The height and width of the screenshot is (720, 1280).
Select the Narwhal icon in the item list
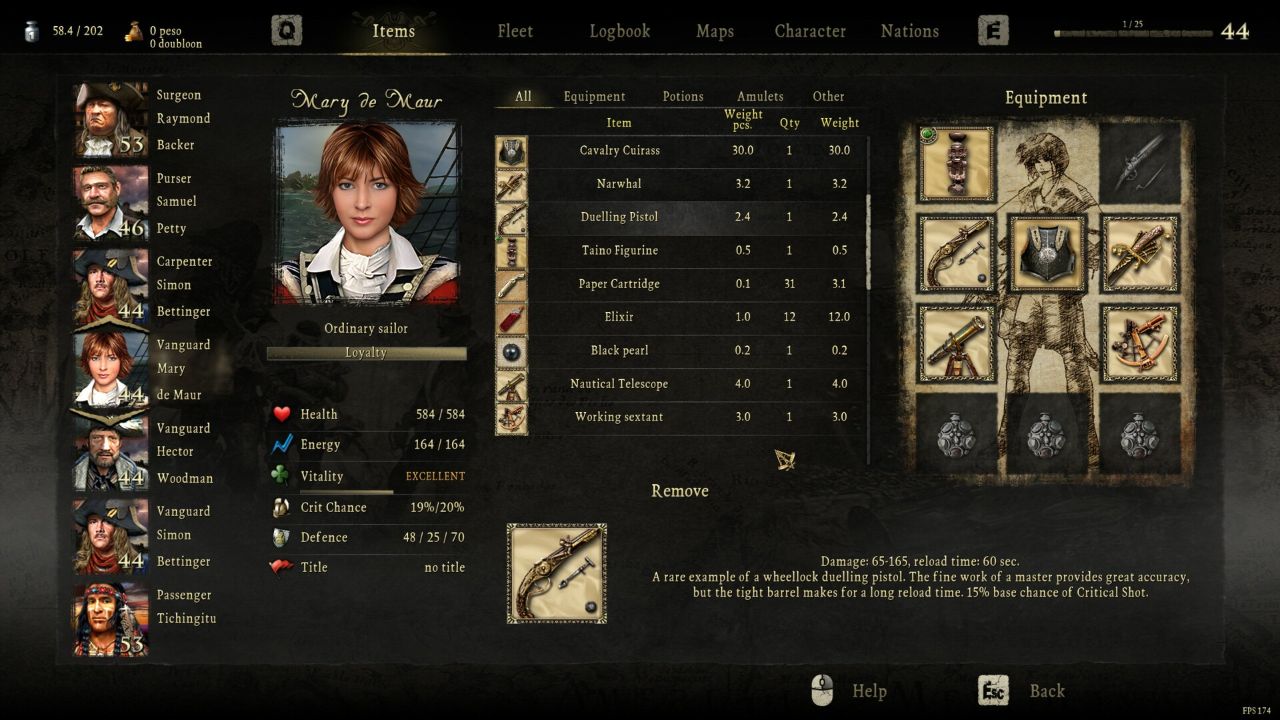coord(512,183)
